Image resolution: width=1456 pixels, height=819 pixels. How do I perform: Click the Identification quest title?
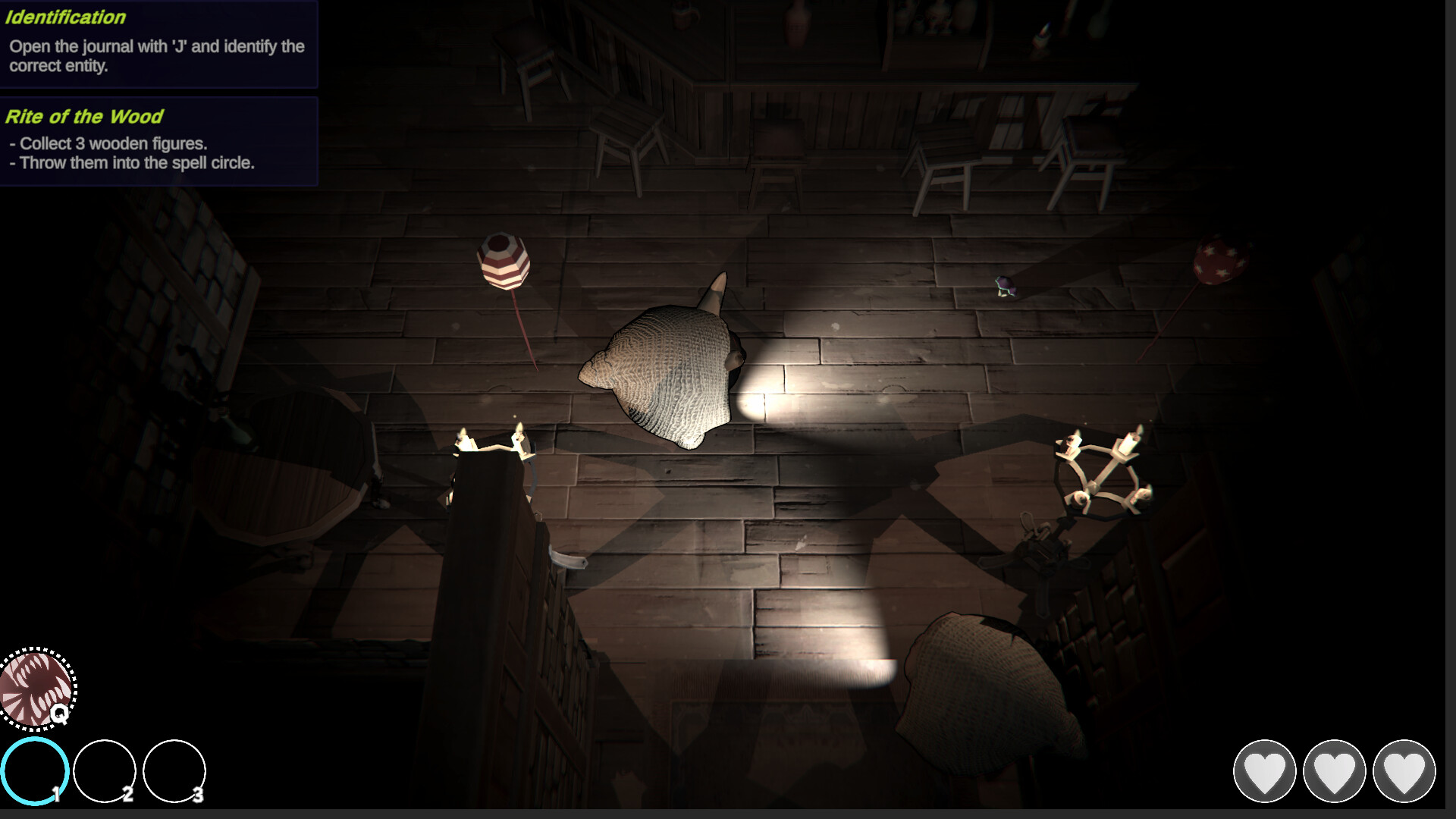[x=66, y=17]
